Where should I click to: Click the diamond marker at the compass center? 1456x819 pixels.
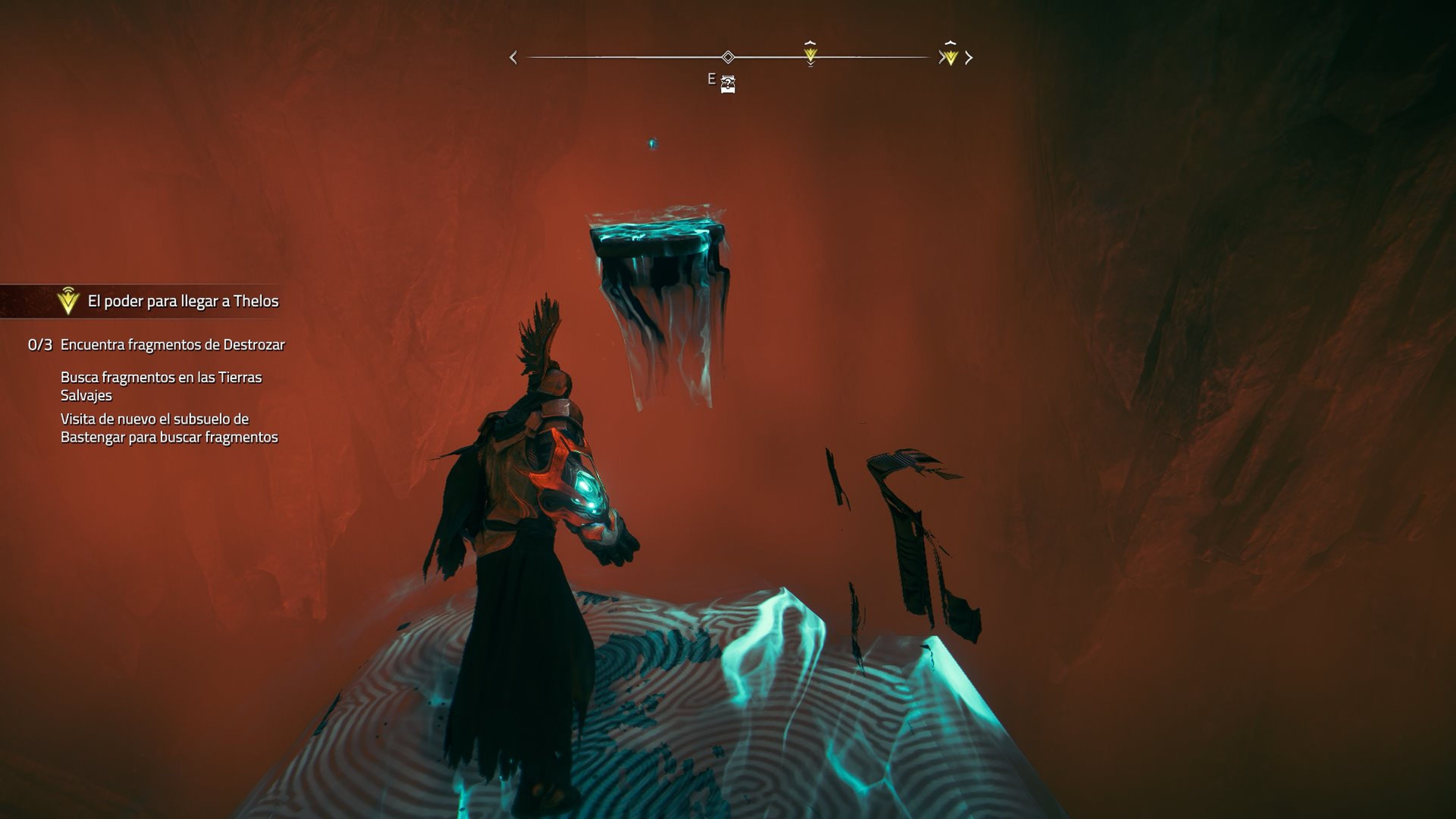(728, 57)
